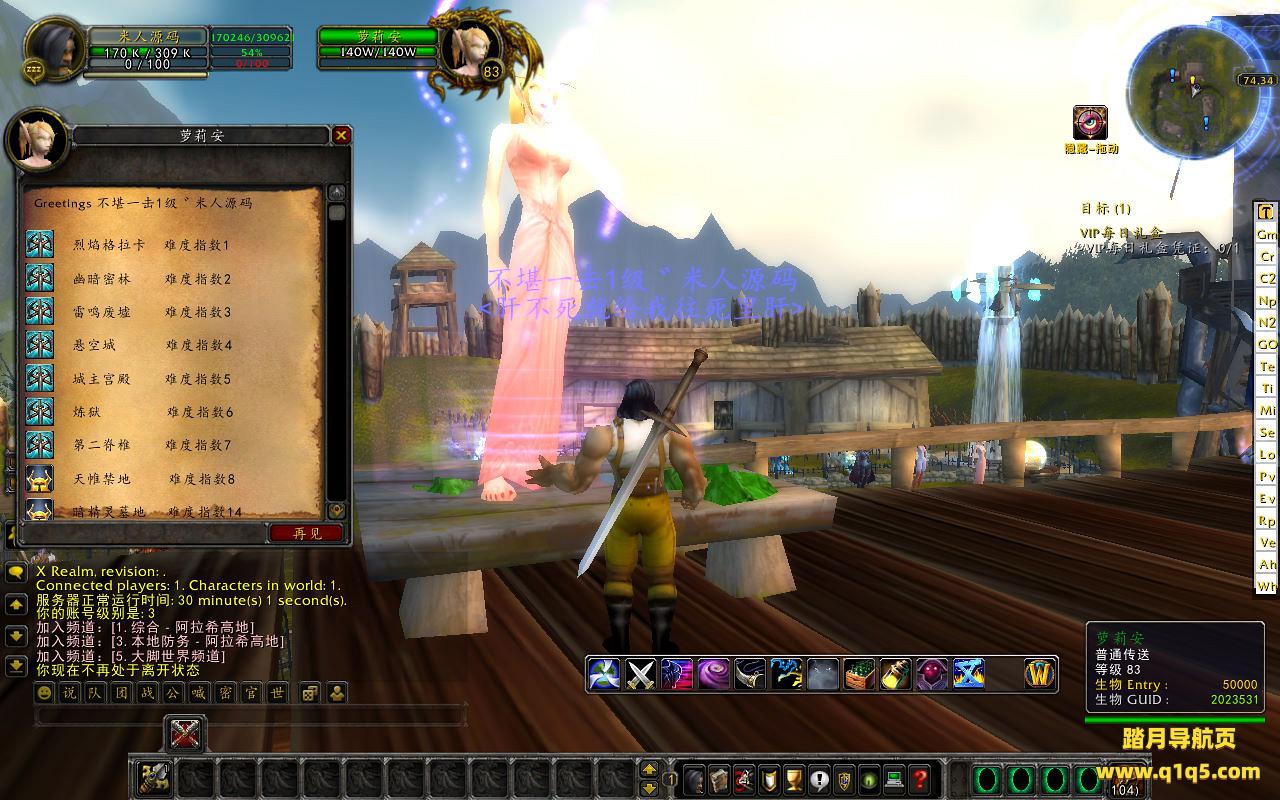Image resolution: width=1280 pixels, height=800 pixels.
Task: Use the yellow potion flask icon
Action: 895,674
